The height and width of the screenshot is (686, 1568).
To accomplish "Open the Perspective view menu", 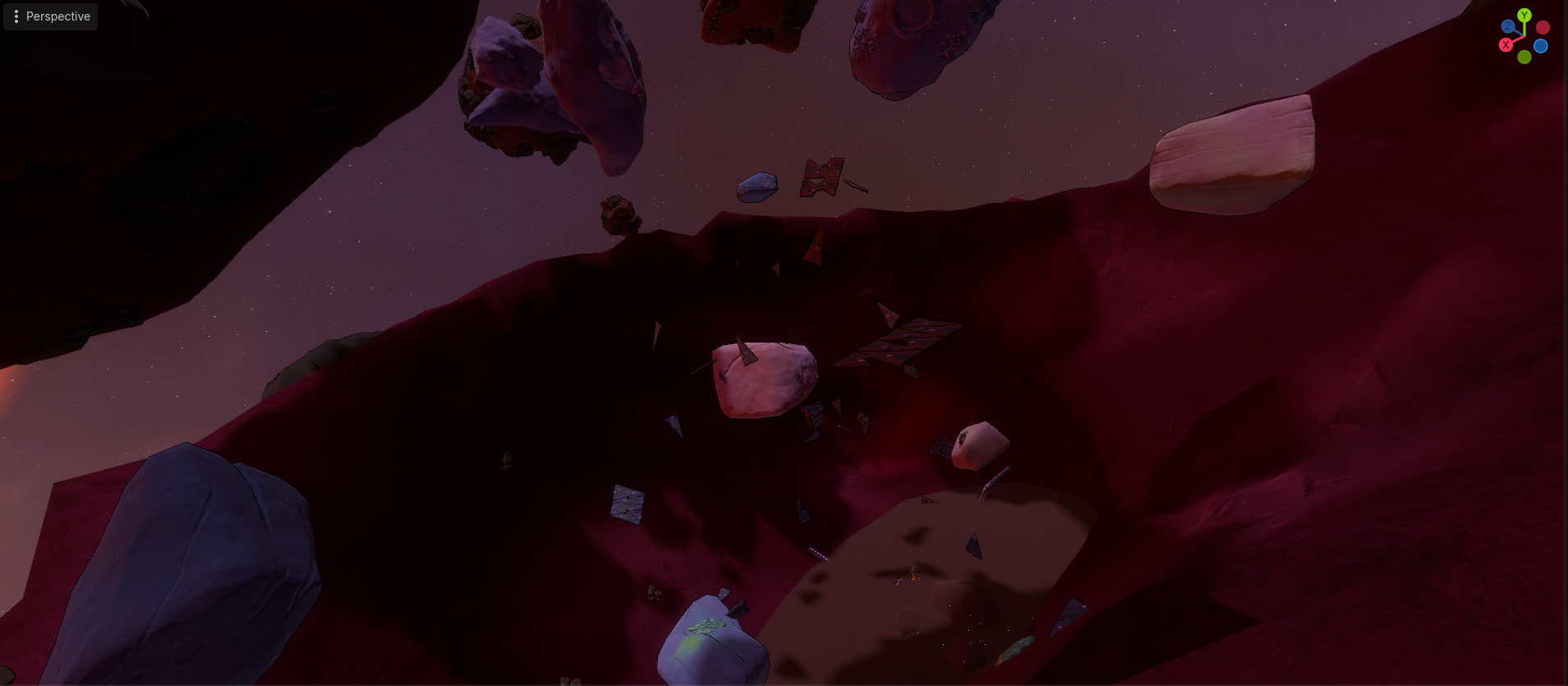I will pos(50,16).
